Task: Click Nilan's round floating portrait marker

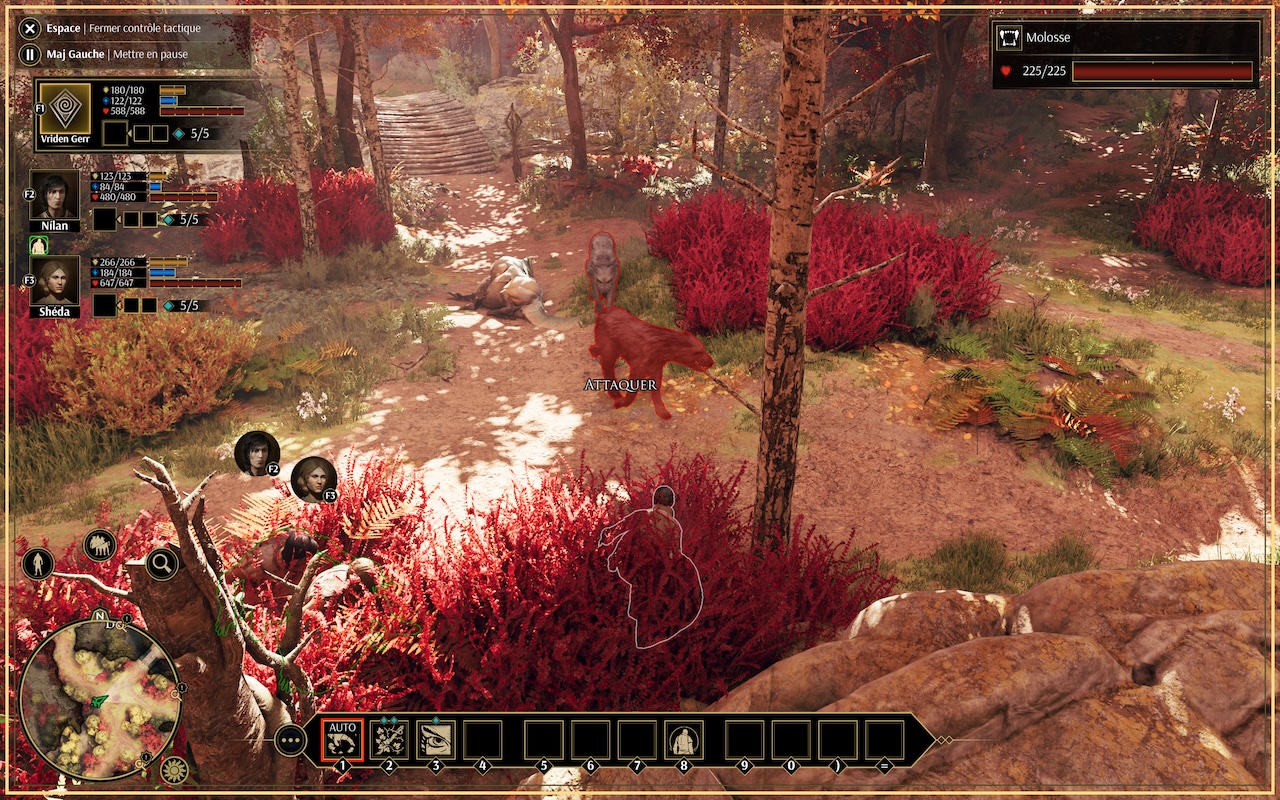Action: click(x=257, y=453)
